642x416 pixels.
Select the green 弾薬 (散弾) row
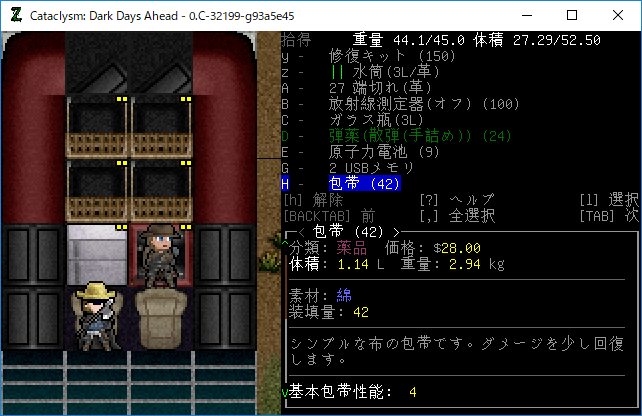point(416,136)
